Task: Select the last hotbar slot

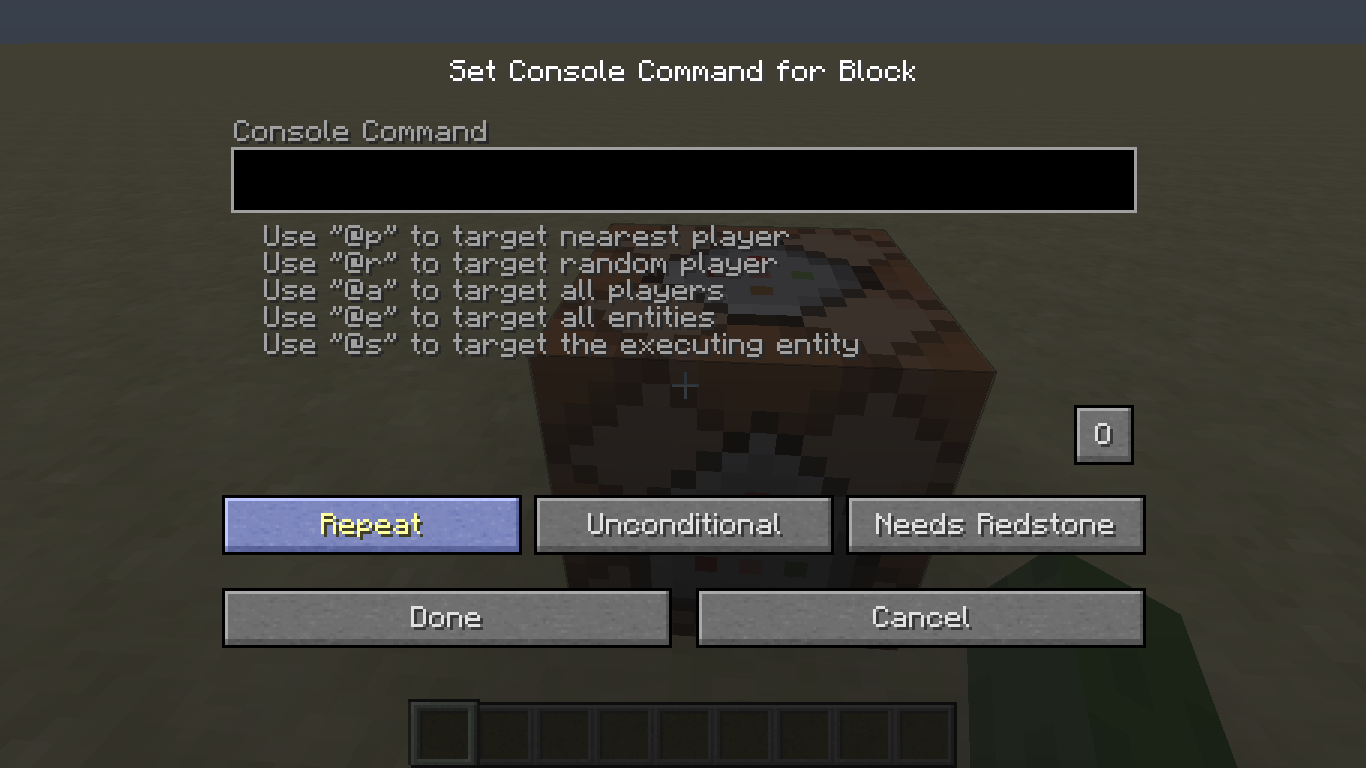Action: coord(926,733)
